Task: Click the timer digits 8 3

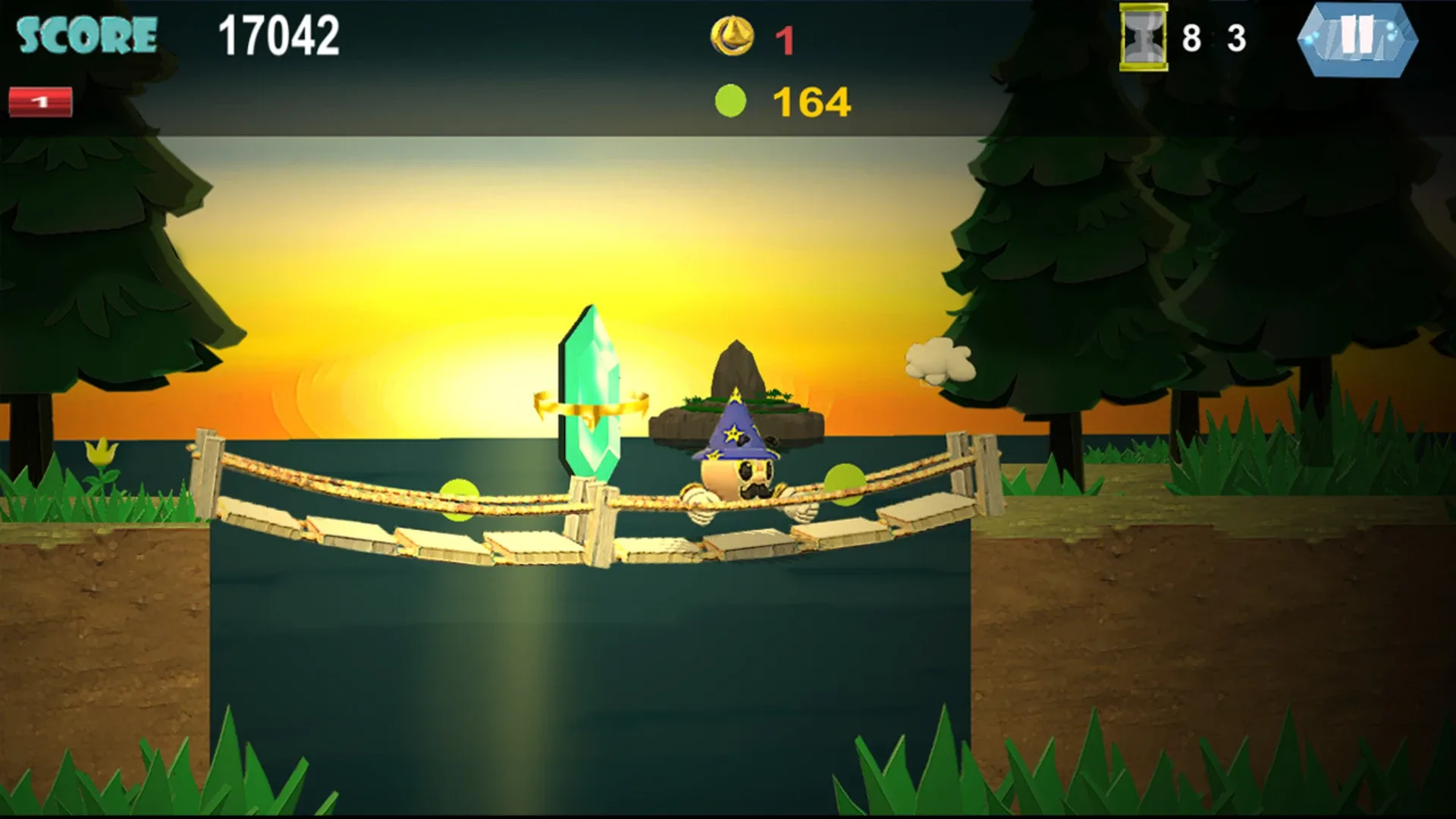Action: click(x=1213, y=35)
